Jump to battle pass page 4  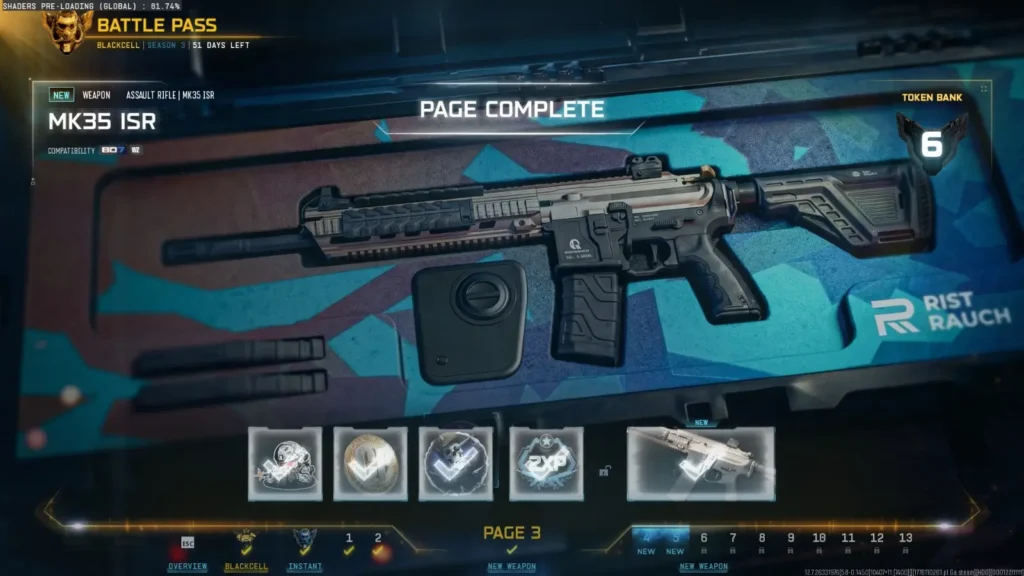click(x=646, y=542)
